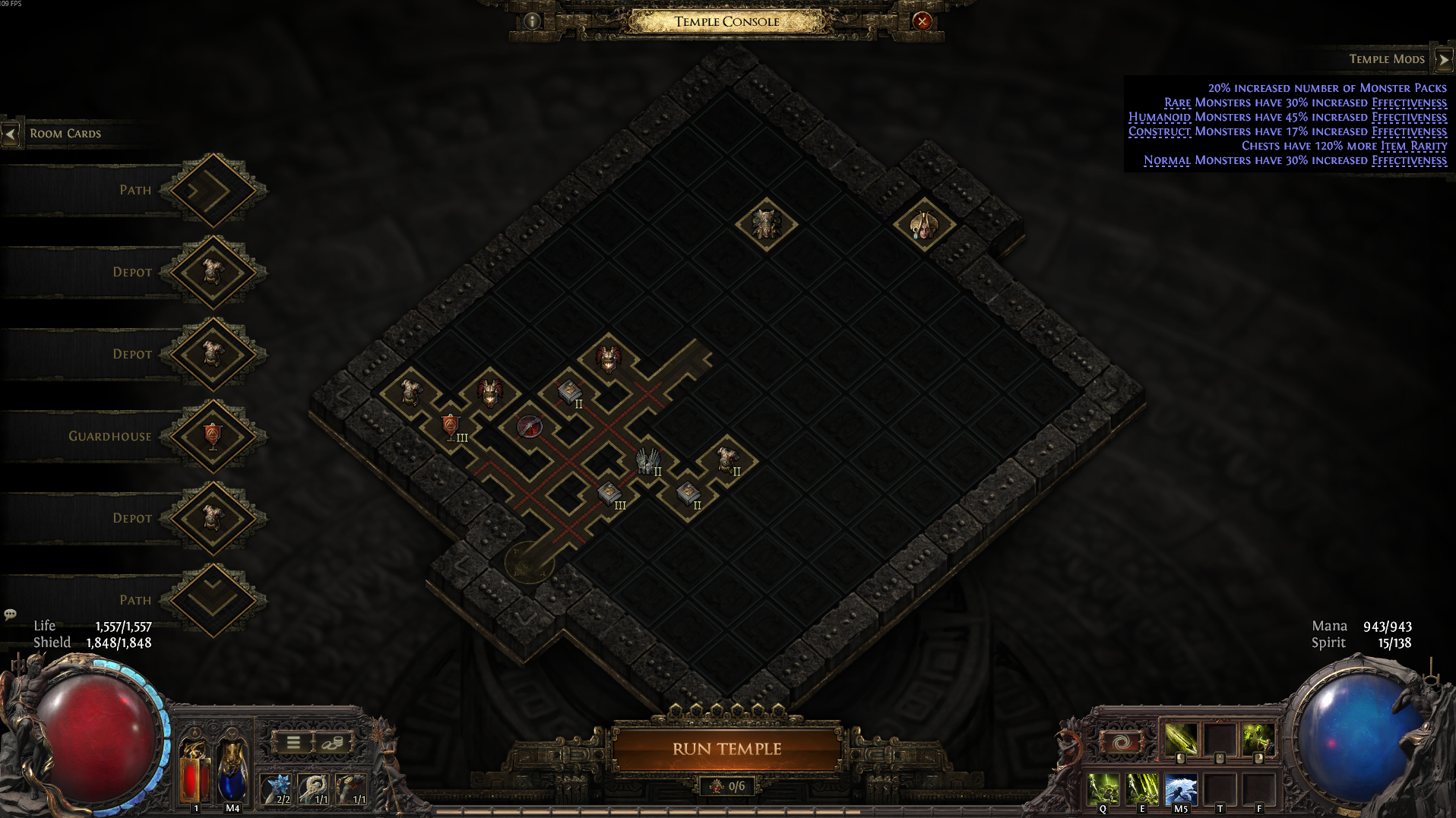Open the chat speech bubble icon

[x=11, y=614]
